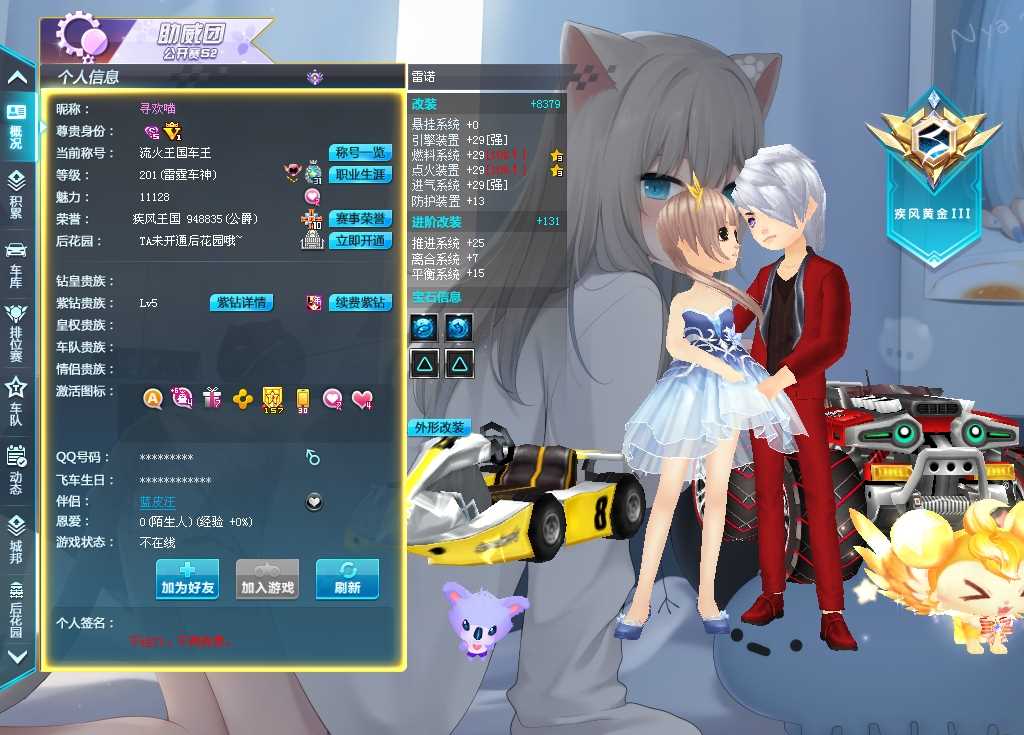Add player with 加为好友 button
This screenshot has height=735, width=1024.
(x=187, y=579)
